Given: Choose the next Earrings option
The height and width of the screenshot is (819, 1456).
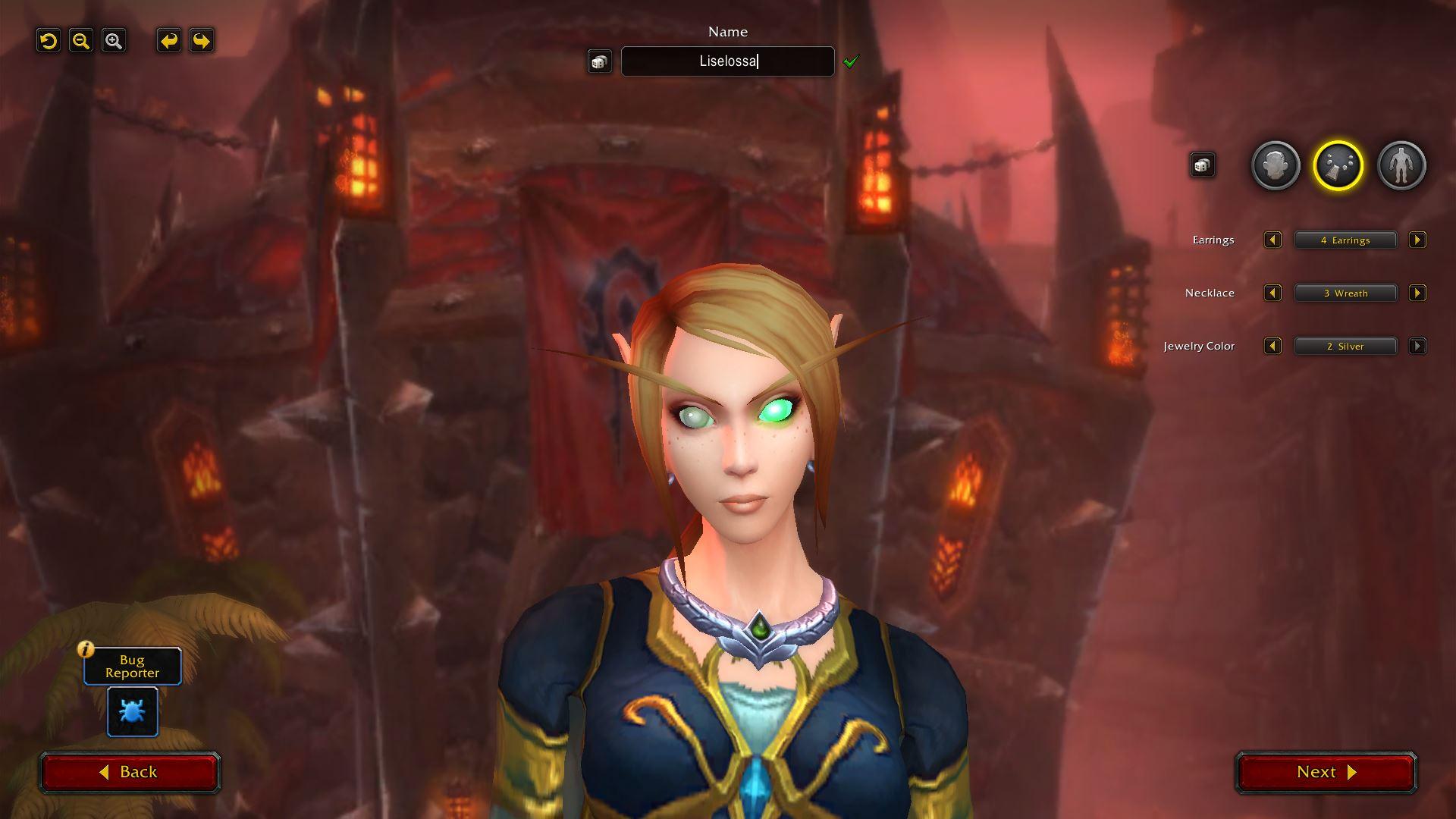Looking at the screenshot, I should pos(1417,240).
